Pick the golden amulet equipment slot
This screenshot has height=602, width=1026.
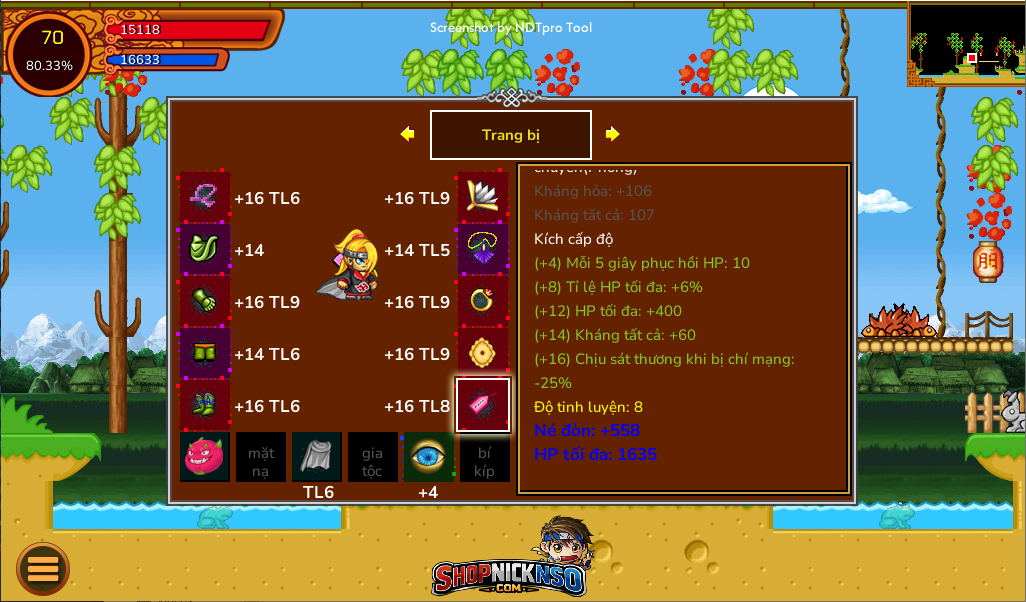[x=483, y=353]
